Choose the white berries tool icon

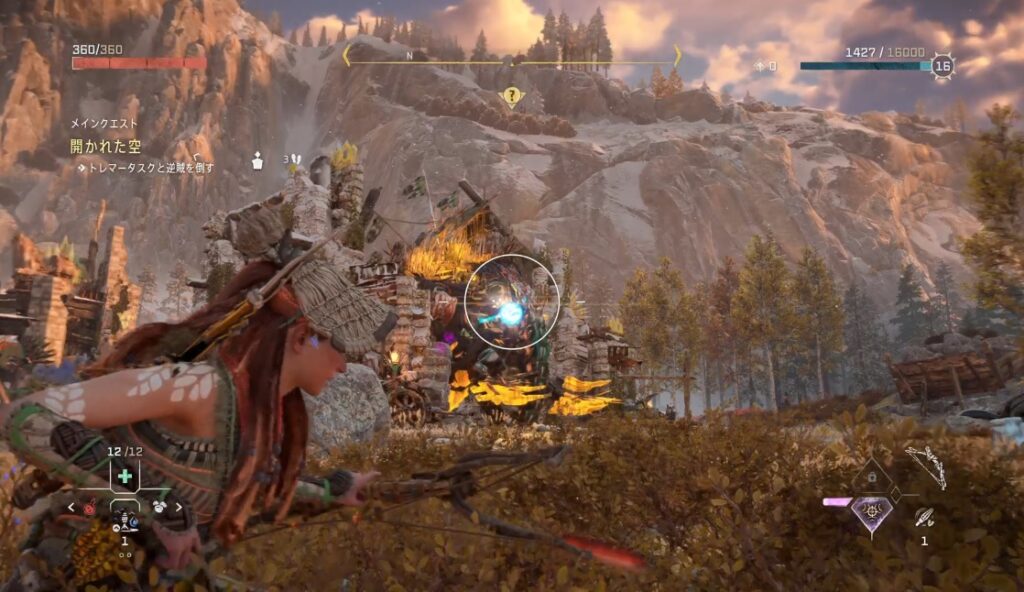click(x=158, y=508)
